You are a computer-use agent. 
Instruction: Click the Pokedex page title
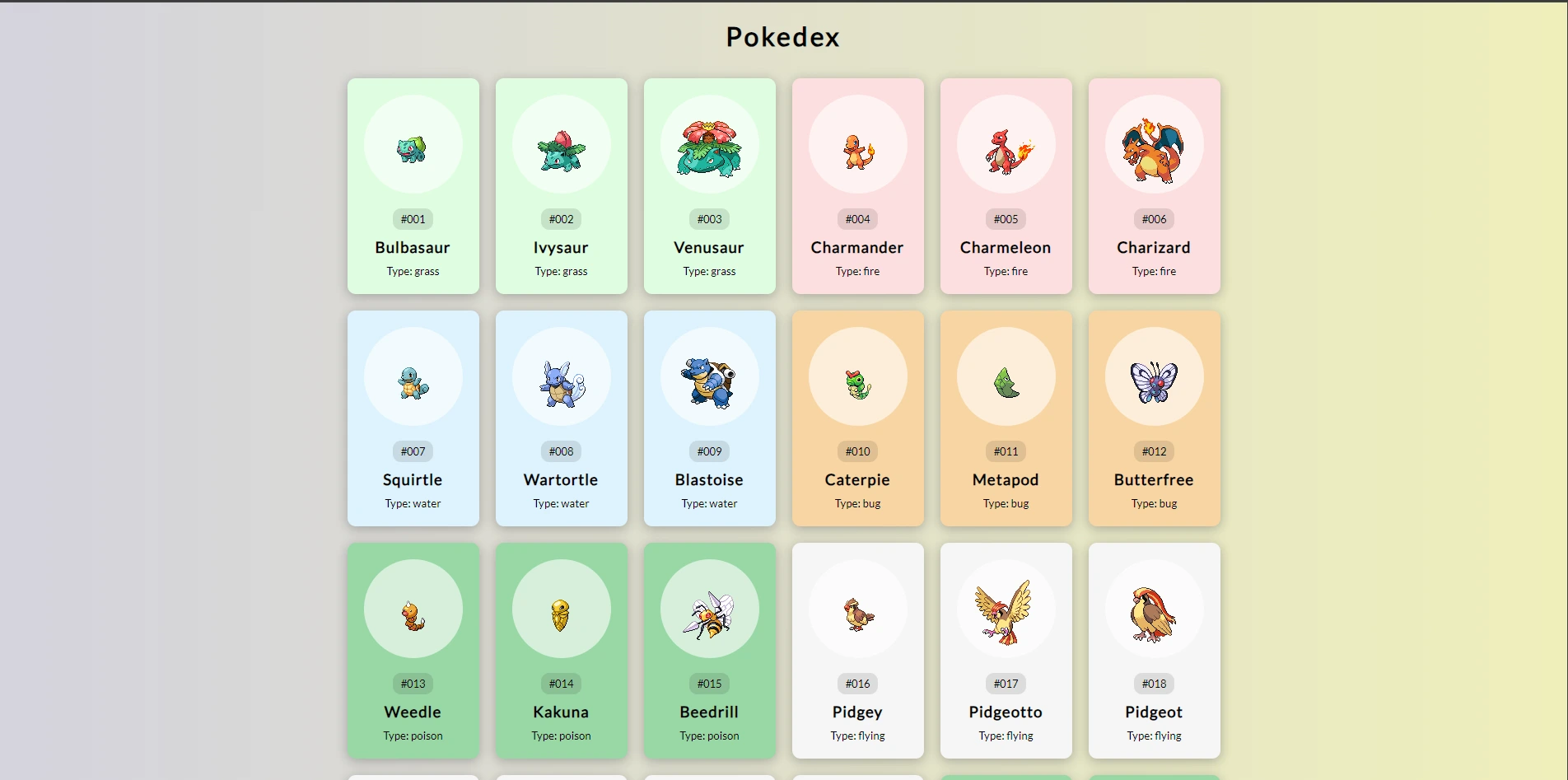tap(782, 36)
